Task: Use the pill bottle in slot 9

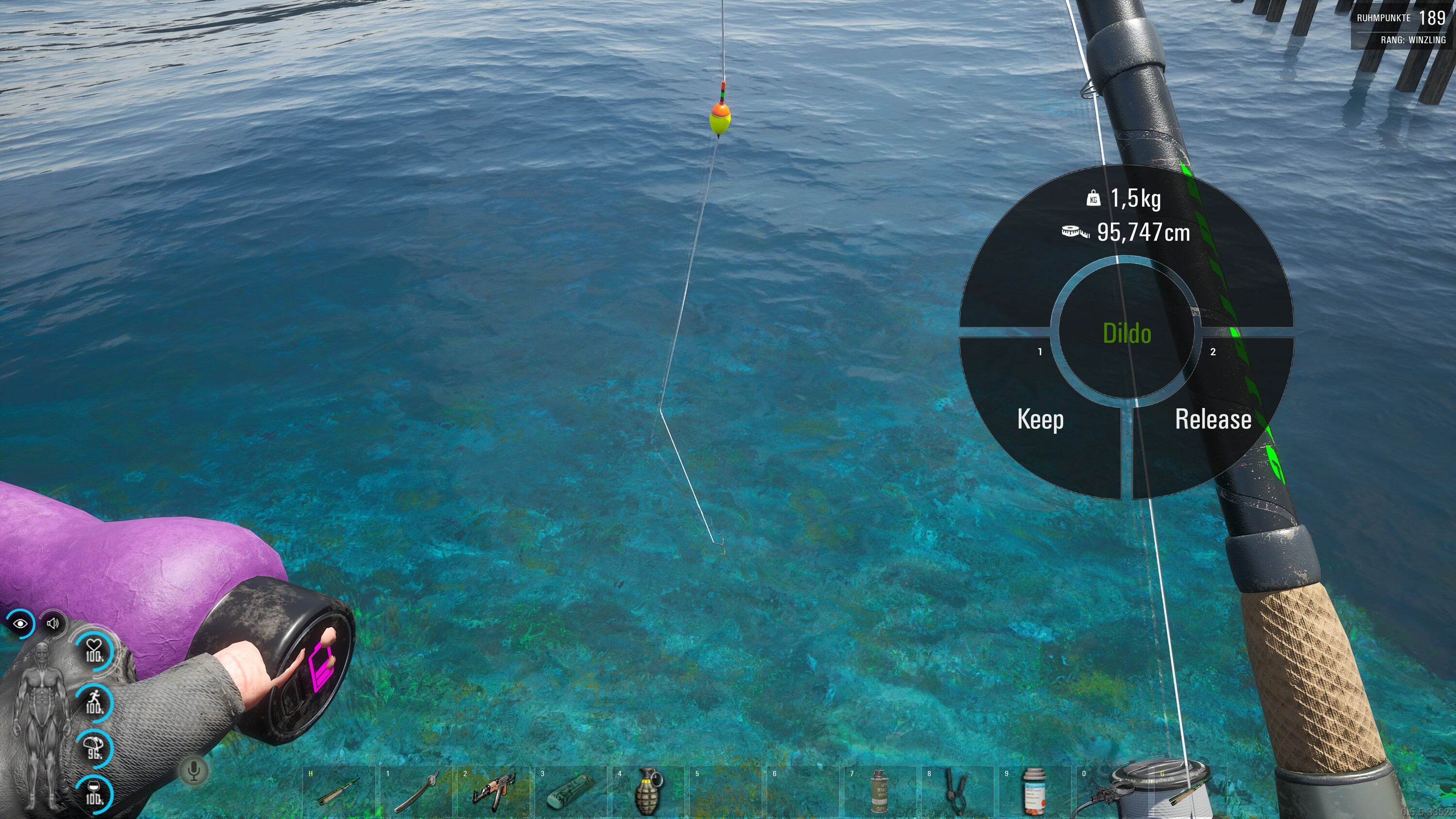Action: [1034, 792]
